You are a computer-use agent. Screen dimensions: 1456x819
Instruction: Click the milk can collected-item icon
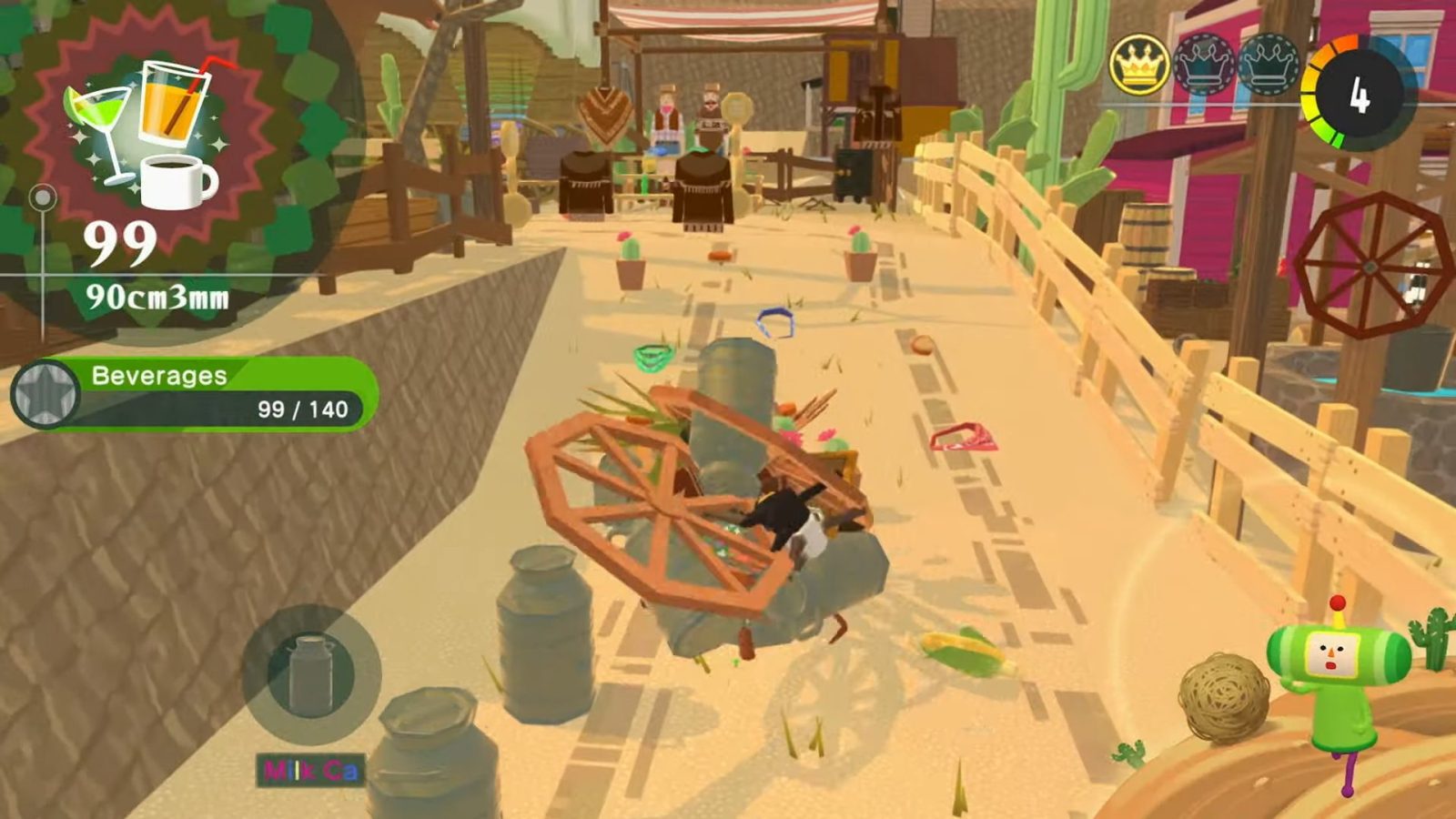pyautogui.click(x=310, y=674)
